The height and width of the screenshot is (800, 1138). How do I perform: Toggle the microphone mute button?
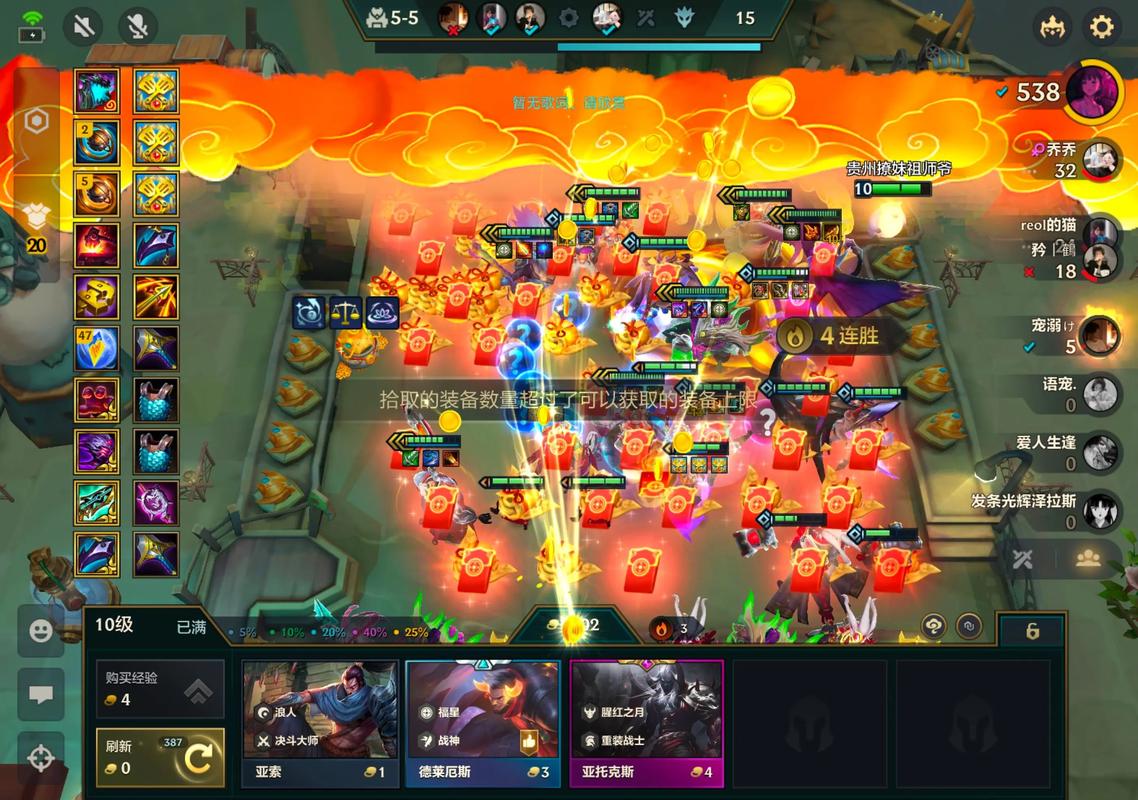point(138,26)
